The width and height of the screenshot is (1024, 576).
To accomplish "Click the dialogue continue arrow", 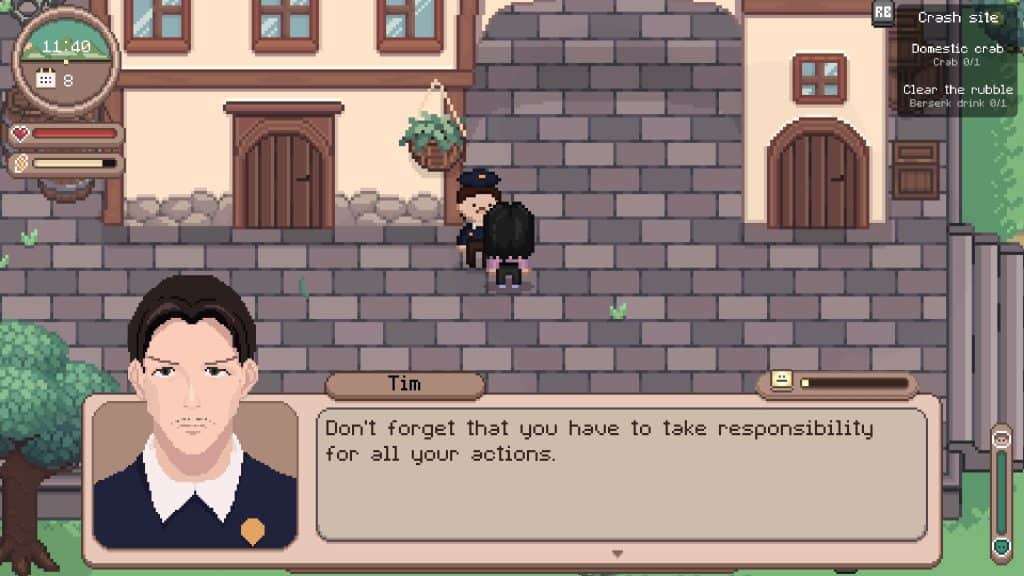I will 617,553.
